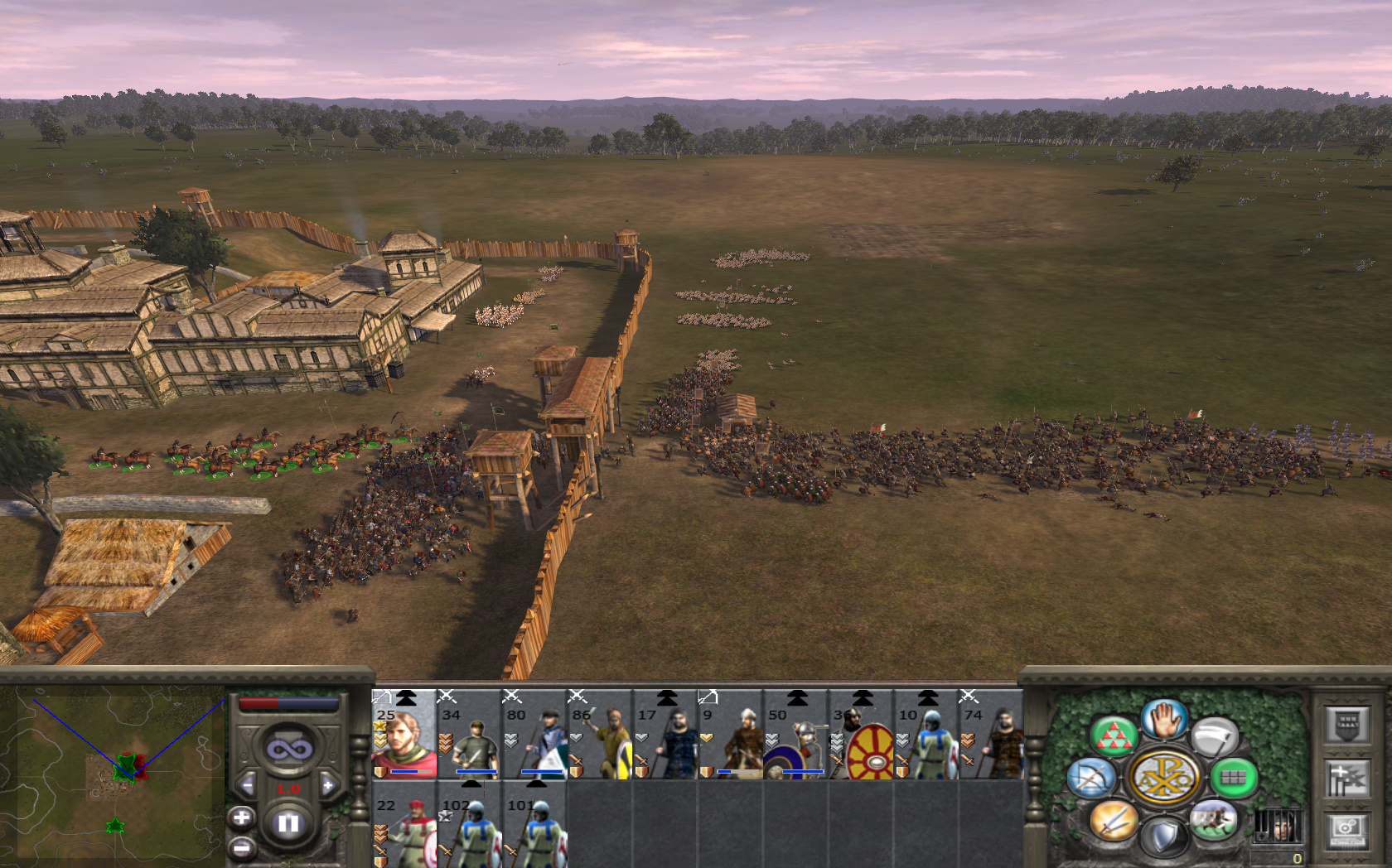Toggle run mode running soldier icon
Image resolution: width=1392 pixels, height=868 pixels.
coord(1213,820)
